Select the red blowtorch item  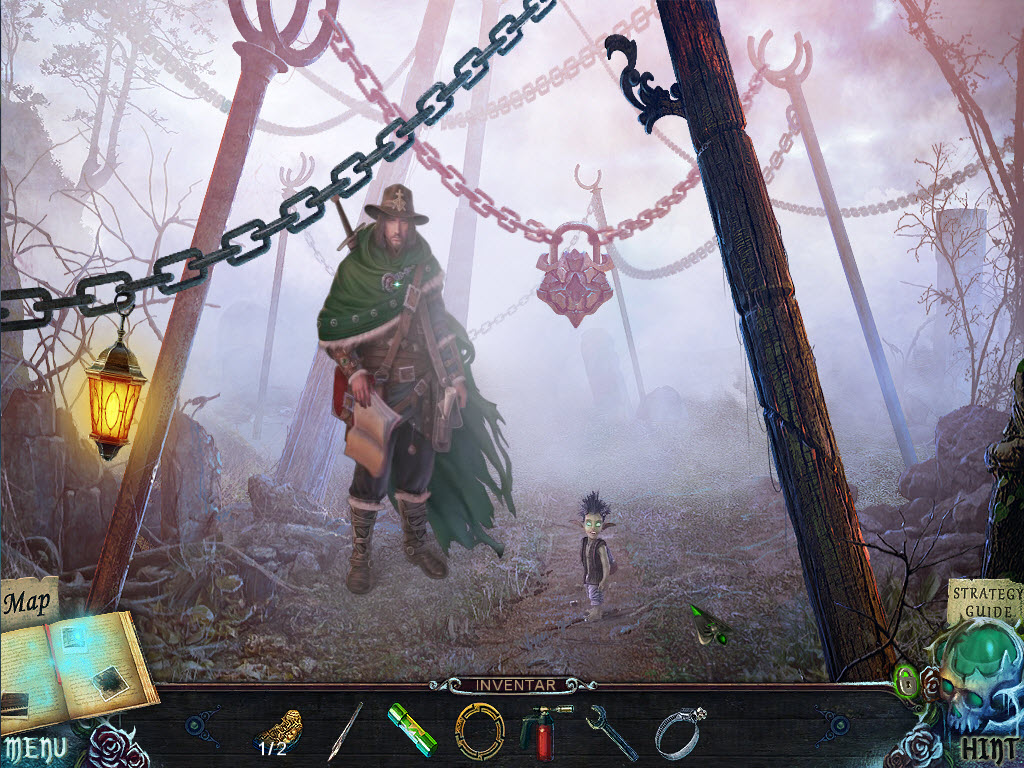click(541, 731)
